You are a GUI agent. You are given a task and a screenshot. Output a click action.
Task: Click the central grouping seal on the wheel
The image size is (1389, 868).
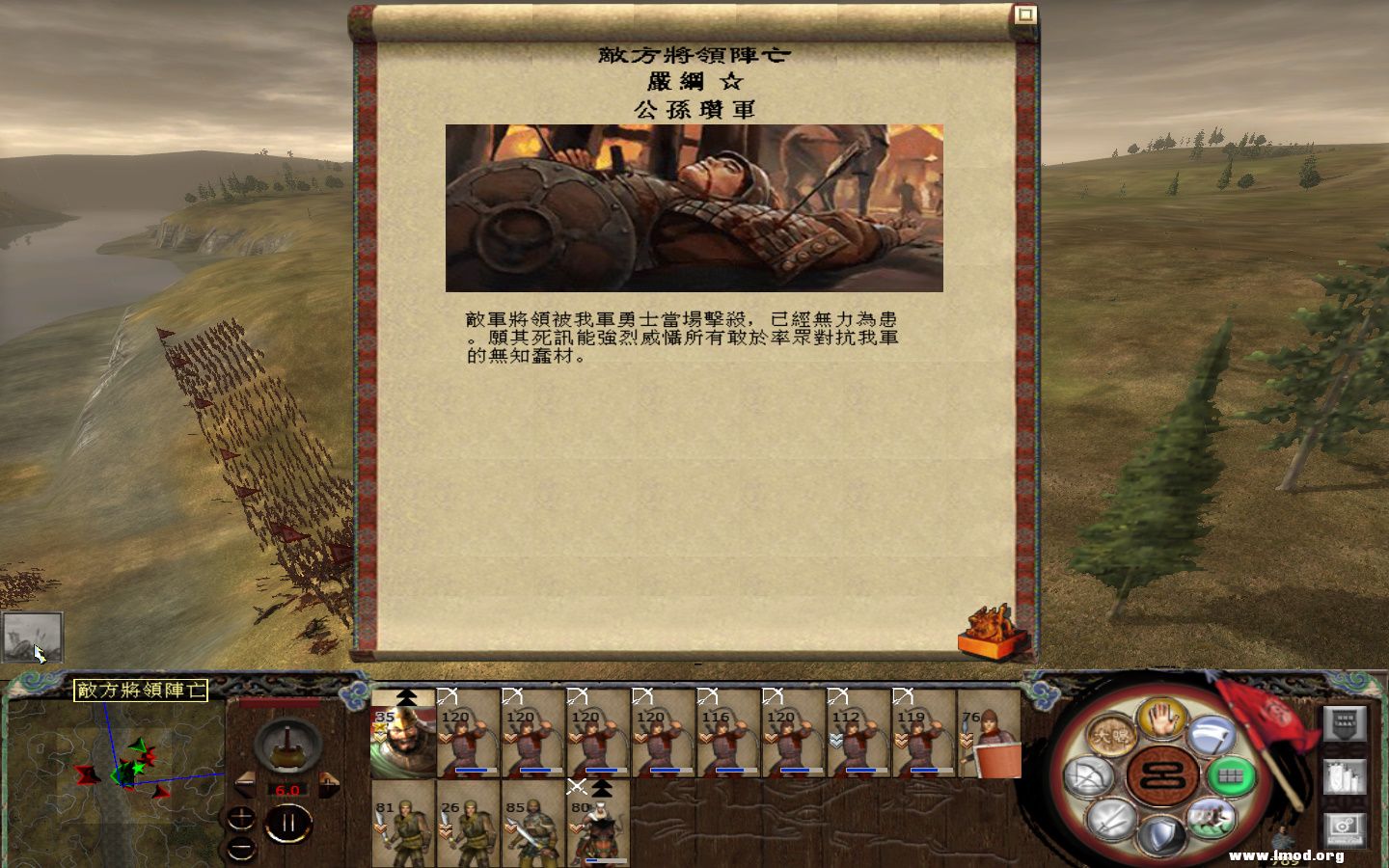tap(1161, 774)
